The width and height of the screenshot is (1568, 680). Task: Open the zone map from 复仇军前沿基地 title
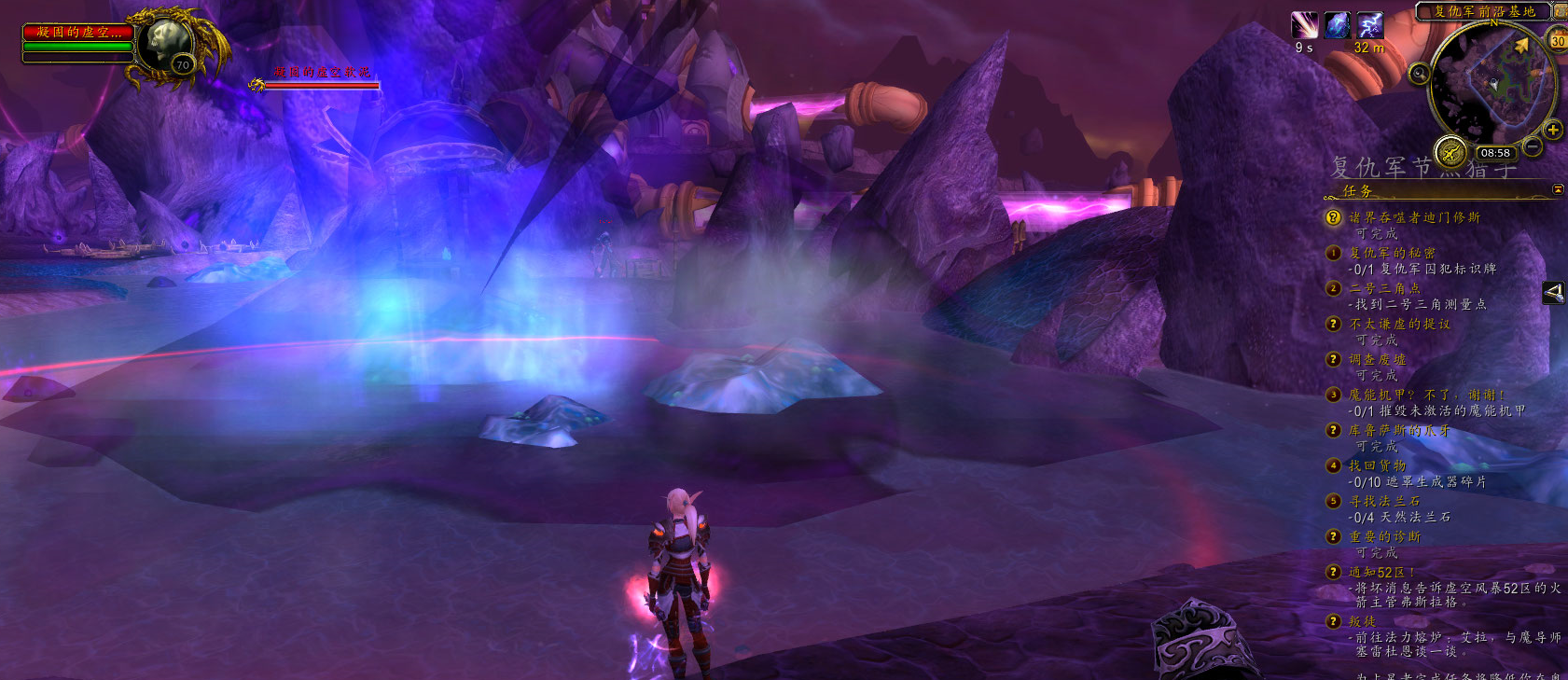[x=1483, y=11]
